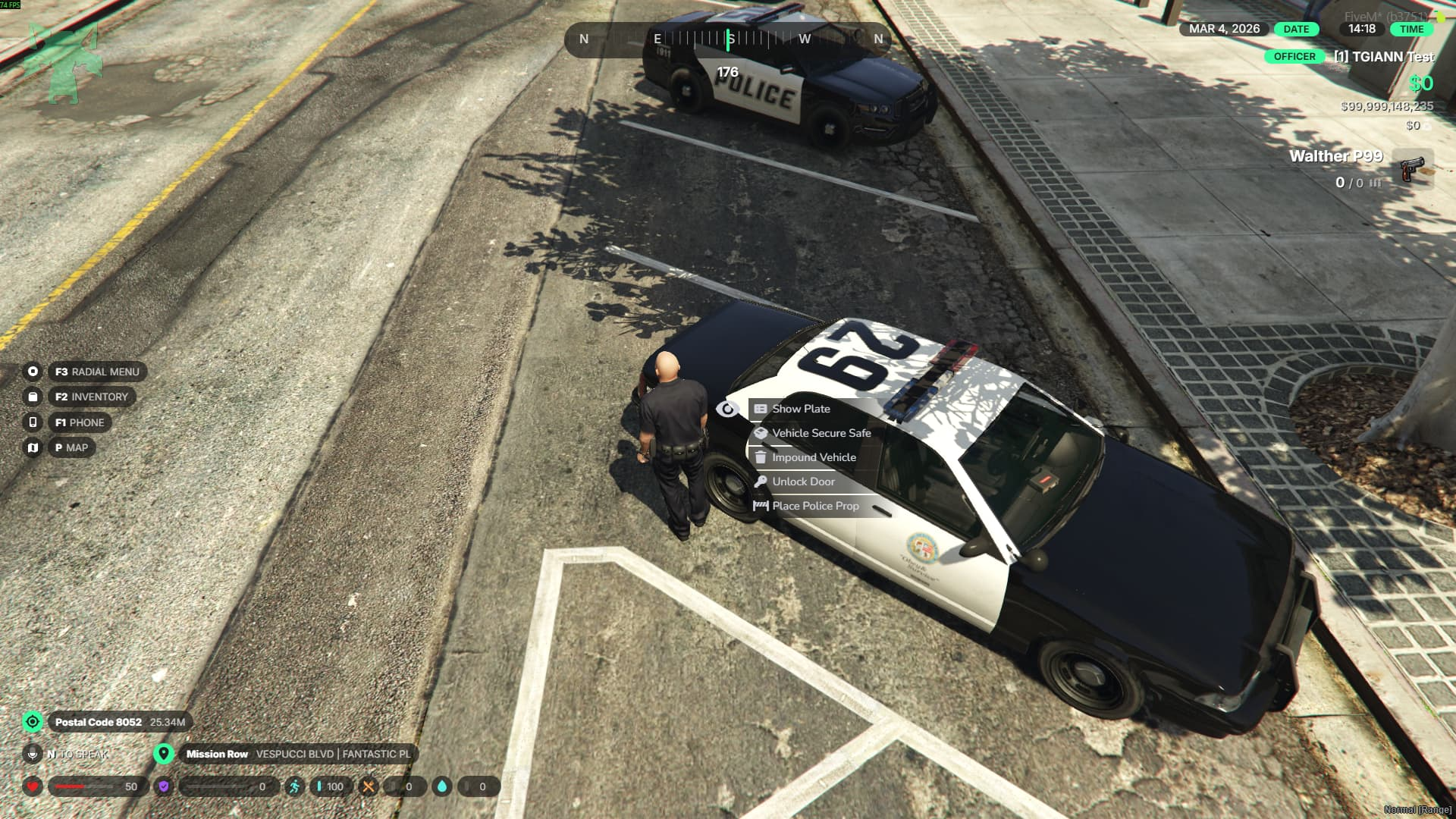Select the Show Plate option
Image resolution: width=1456 pixels, height=819 pixels.
[801, 409]
